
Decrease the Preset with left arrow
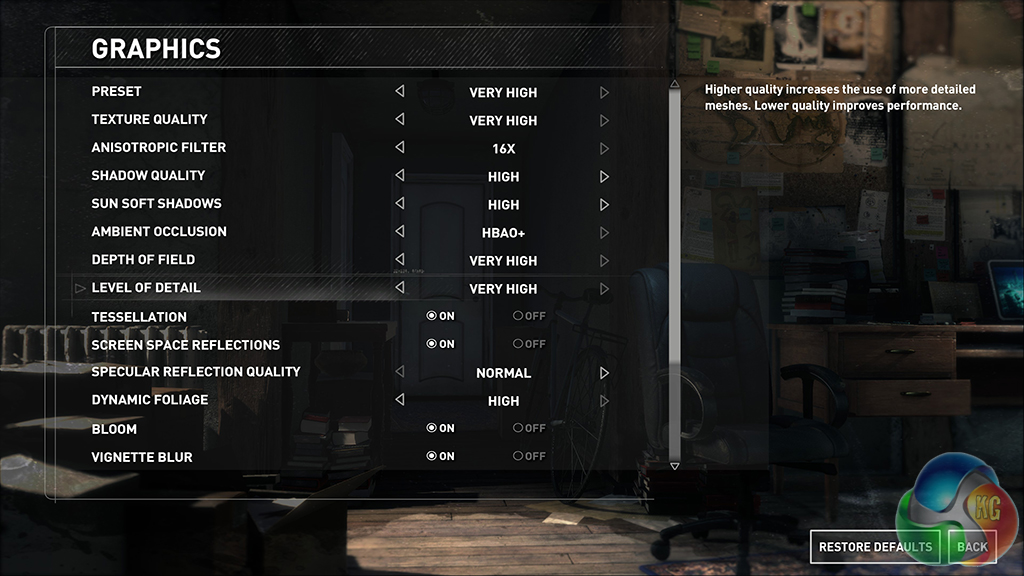click(400, 91)
